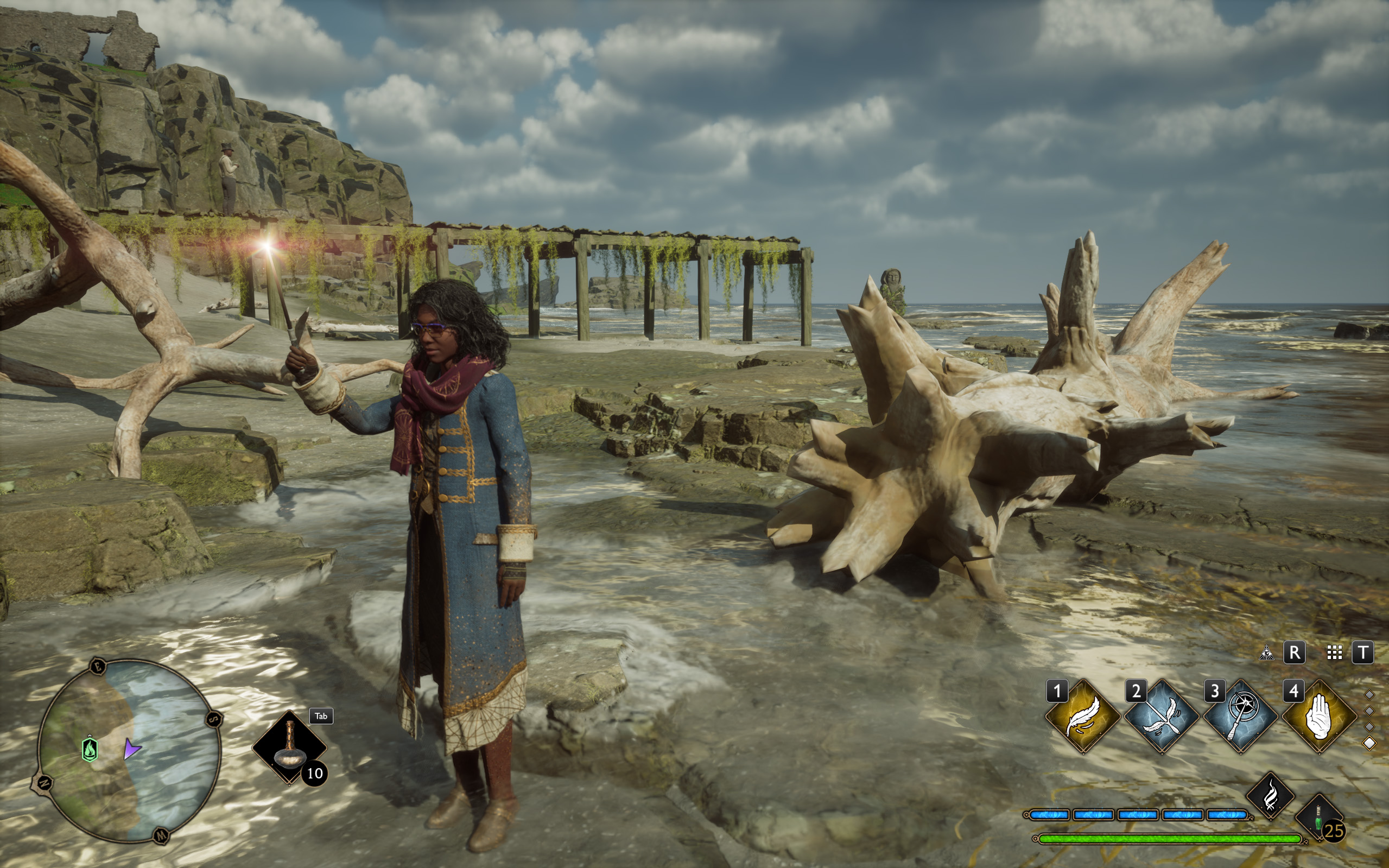Click the purple player arrow on the minimap

pos(131,749)
